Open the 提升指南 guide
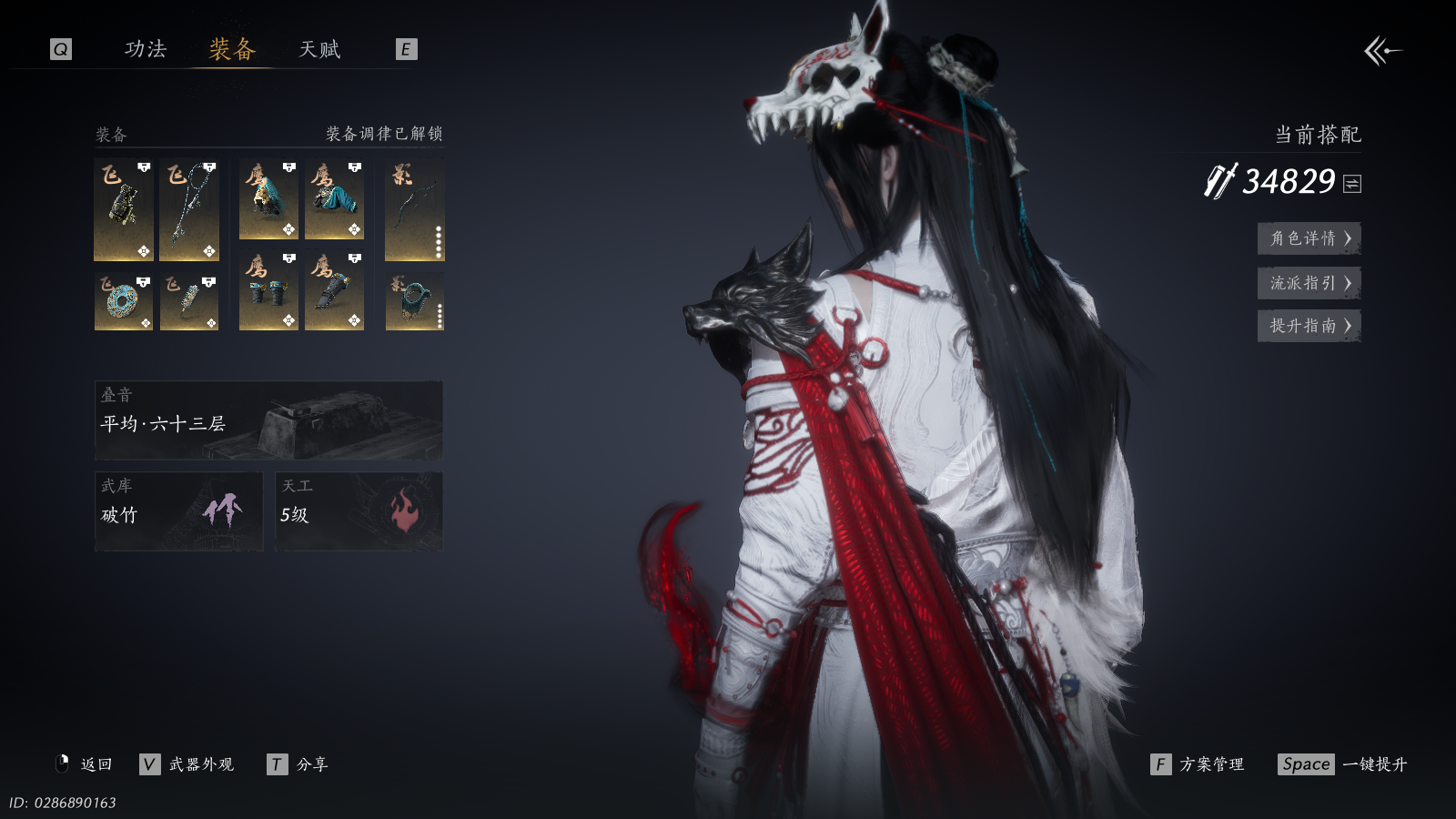This screenshot has height=819, width=1456. (x=1309, y=326)
